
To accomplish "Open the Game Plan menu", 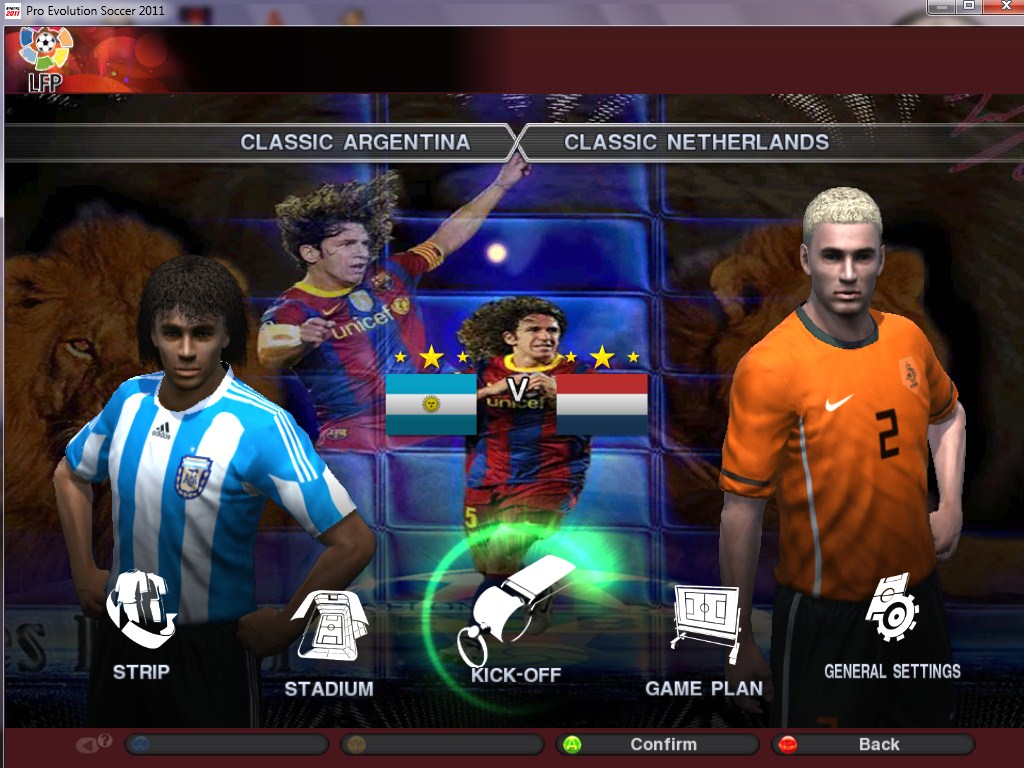I will [x=704, y=641].
